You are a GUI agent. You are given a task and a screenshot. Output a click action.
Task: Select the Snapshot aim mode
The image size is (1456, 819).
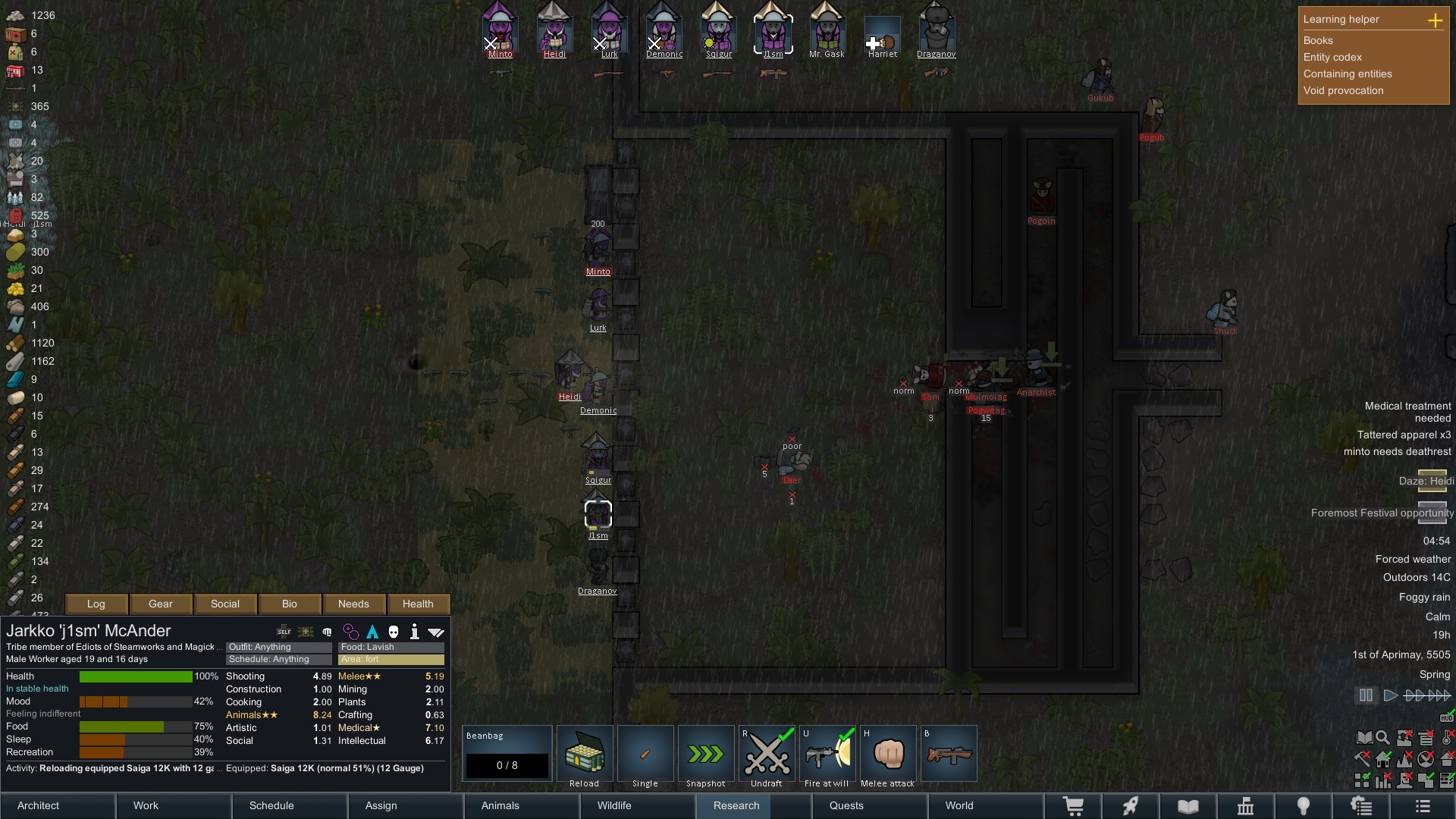tap(706, 755)
